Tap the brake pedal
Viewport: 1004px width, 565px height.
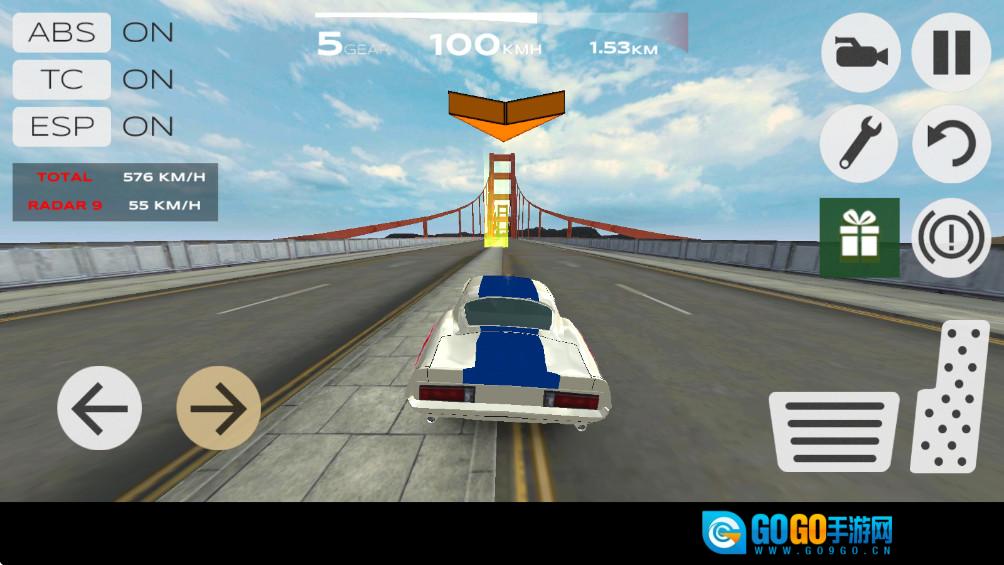[834, 432]
